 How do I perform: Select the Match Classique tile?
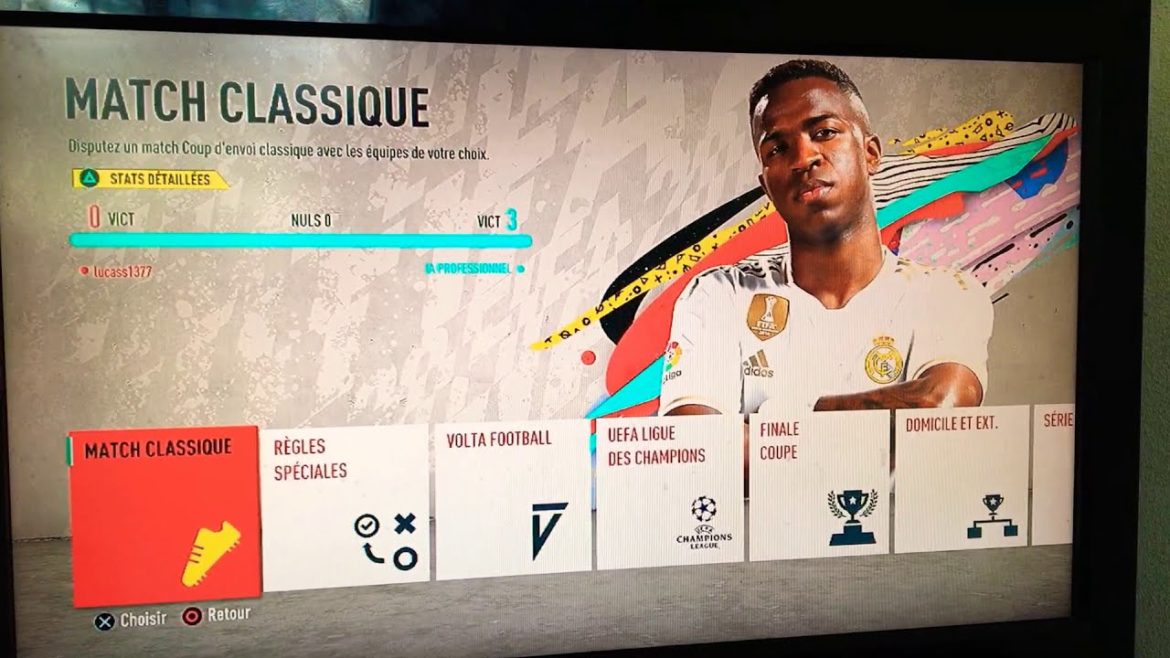(x=164, y=516)
